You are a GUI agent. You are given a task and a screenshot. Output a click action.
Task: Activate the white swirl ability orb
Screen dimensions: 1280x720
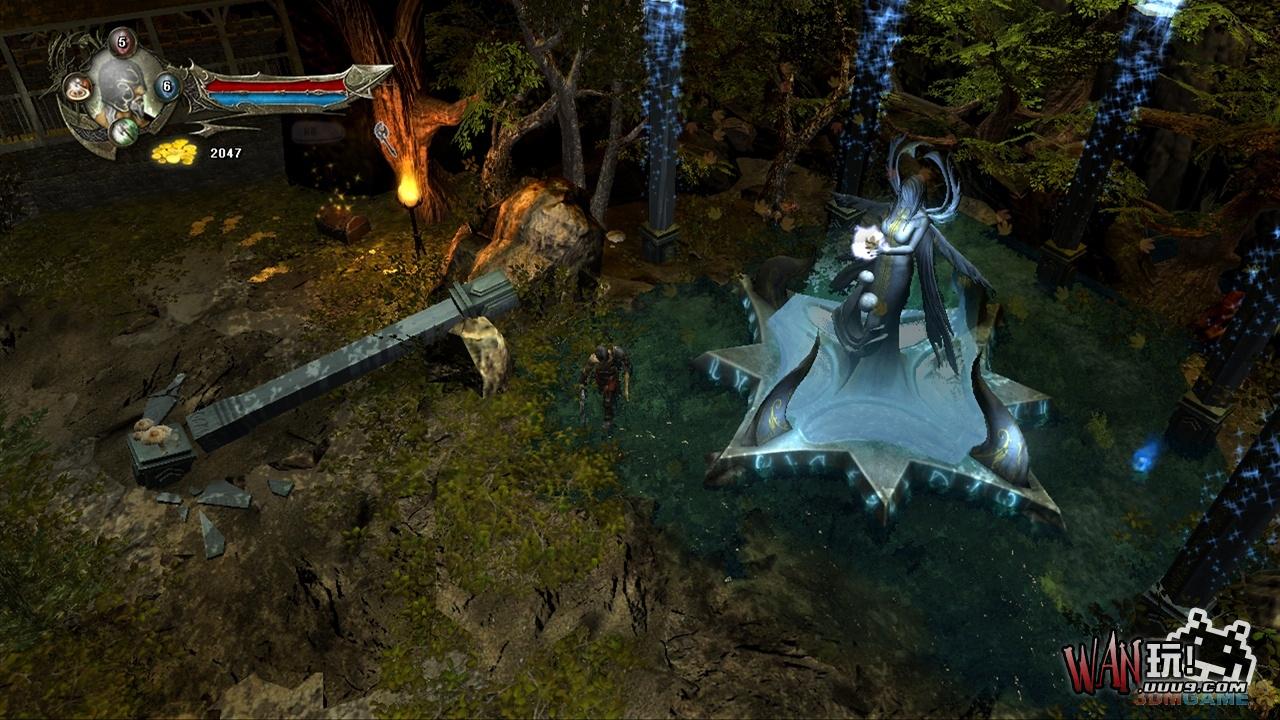coord(78,88)
